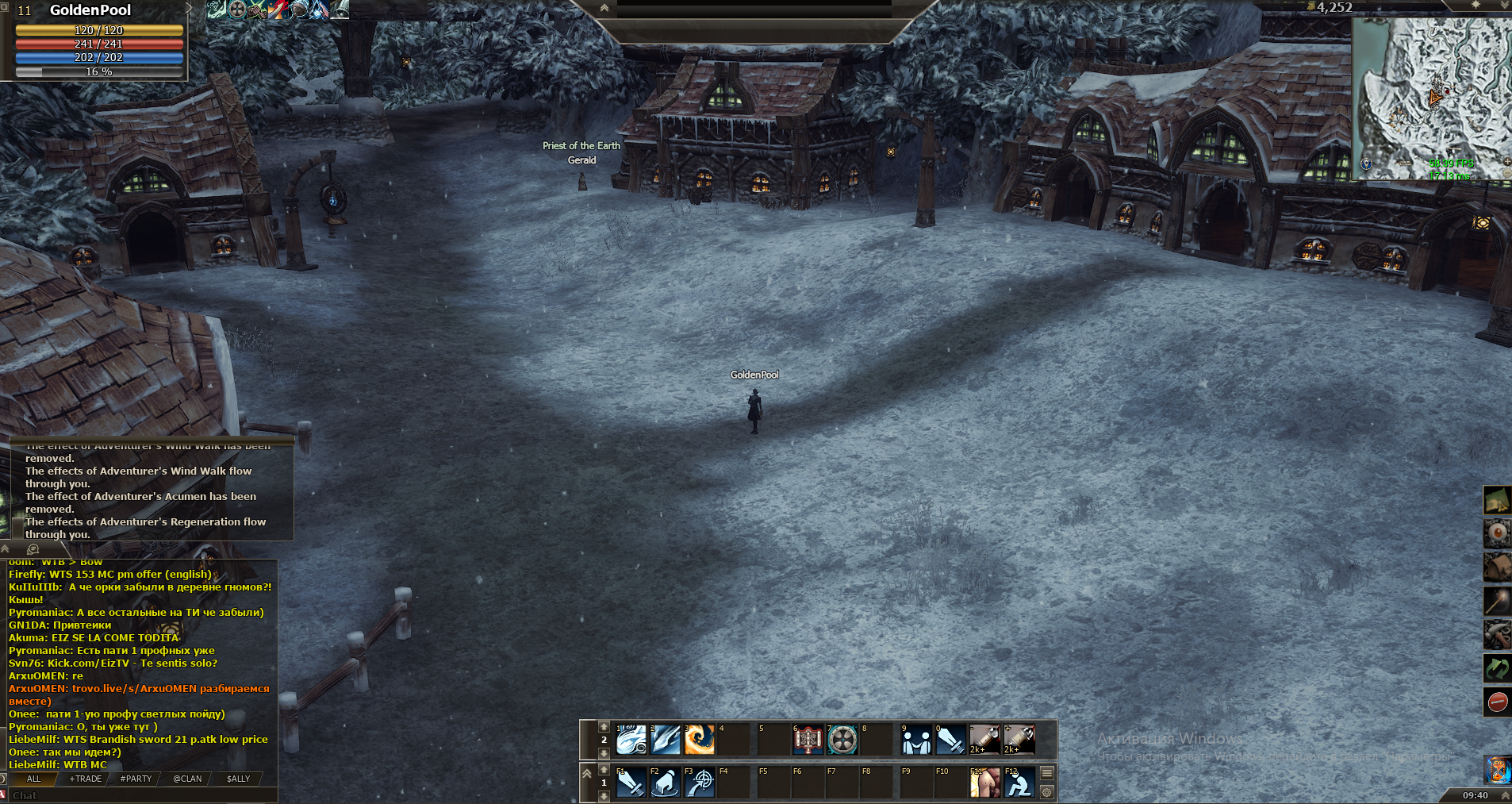This screenshot has height=804, width=1512.
Task: Click the handshake action in slot 9
Action: 917,740
